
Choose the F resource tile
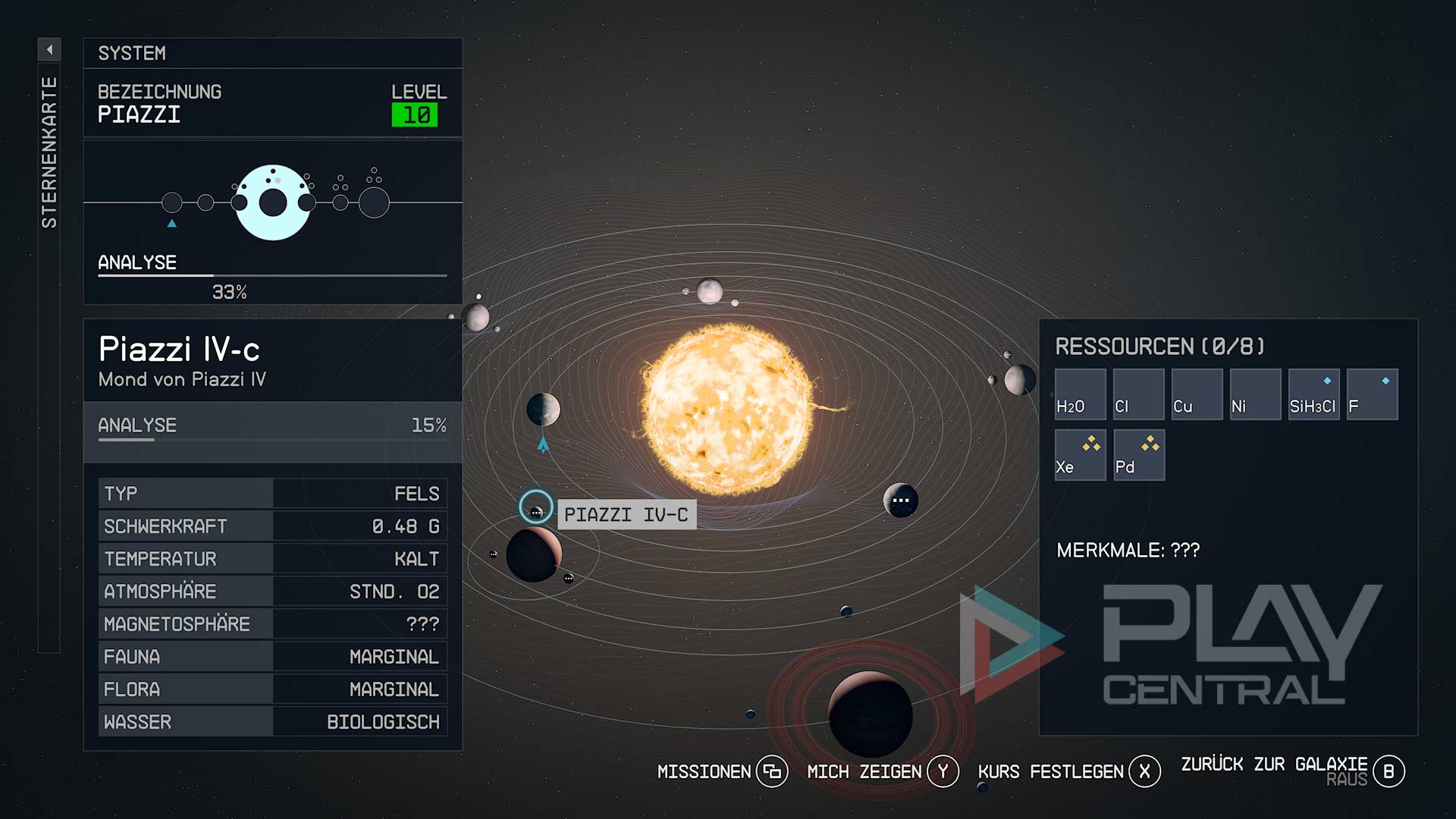tap(1372, 394)
